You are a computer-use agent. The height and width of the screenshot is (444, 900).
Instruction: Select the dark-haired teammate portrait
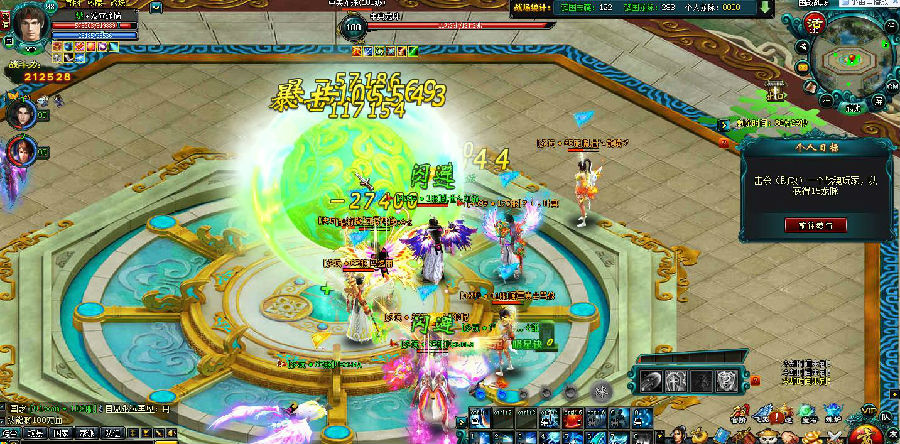click(x=20, y=112)
